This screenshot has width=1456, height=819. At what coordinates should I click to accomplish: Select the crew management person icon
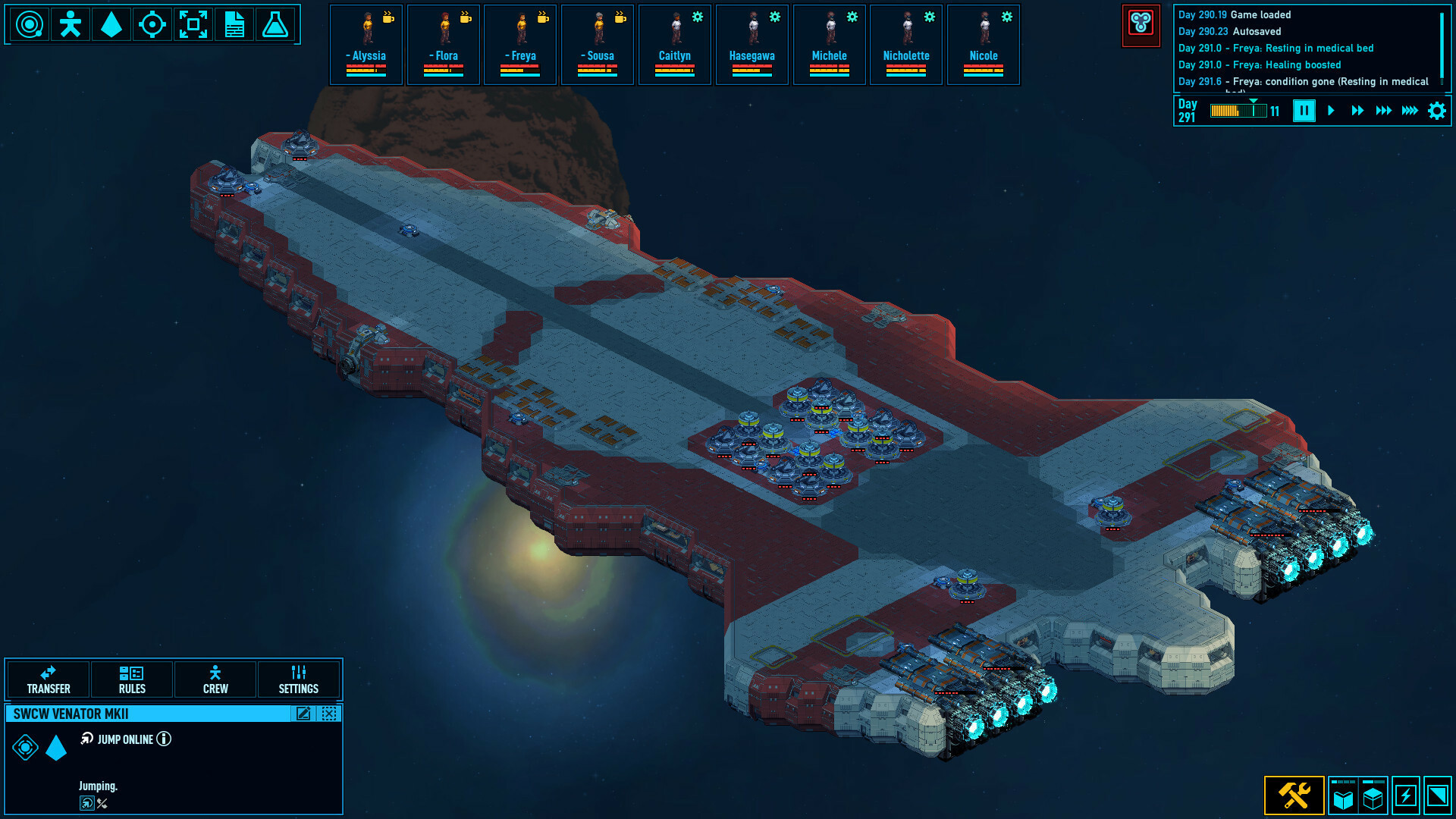pos(69,24)
